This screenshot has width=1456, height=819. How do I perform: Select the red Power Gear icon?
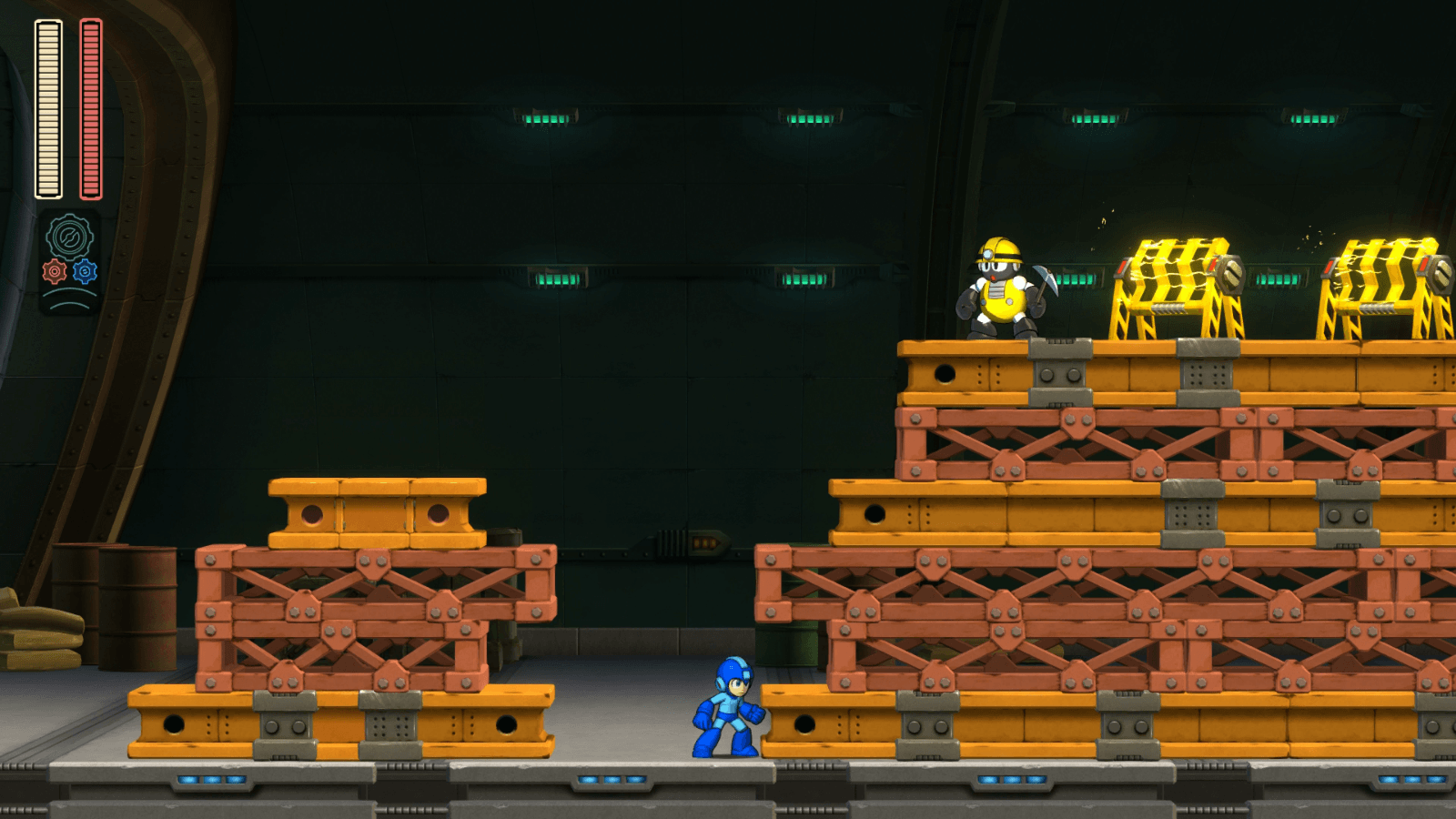pos(54,270)
